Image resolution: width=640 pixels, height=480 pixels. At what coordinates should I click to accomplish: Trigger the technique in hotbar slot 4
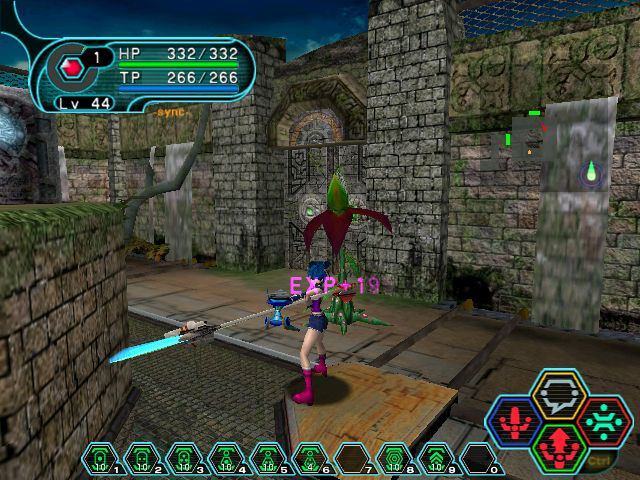click(x=224, y=458)
